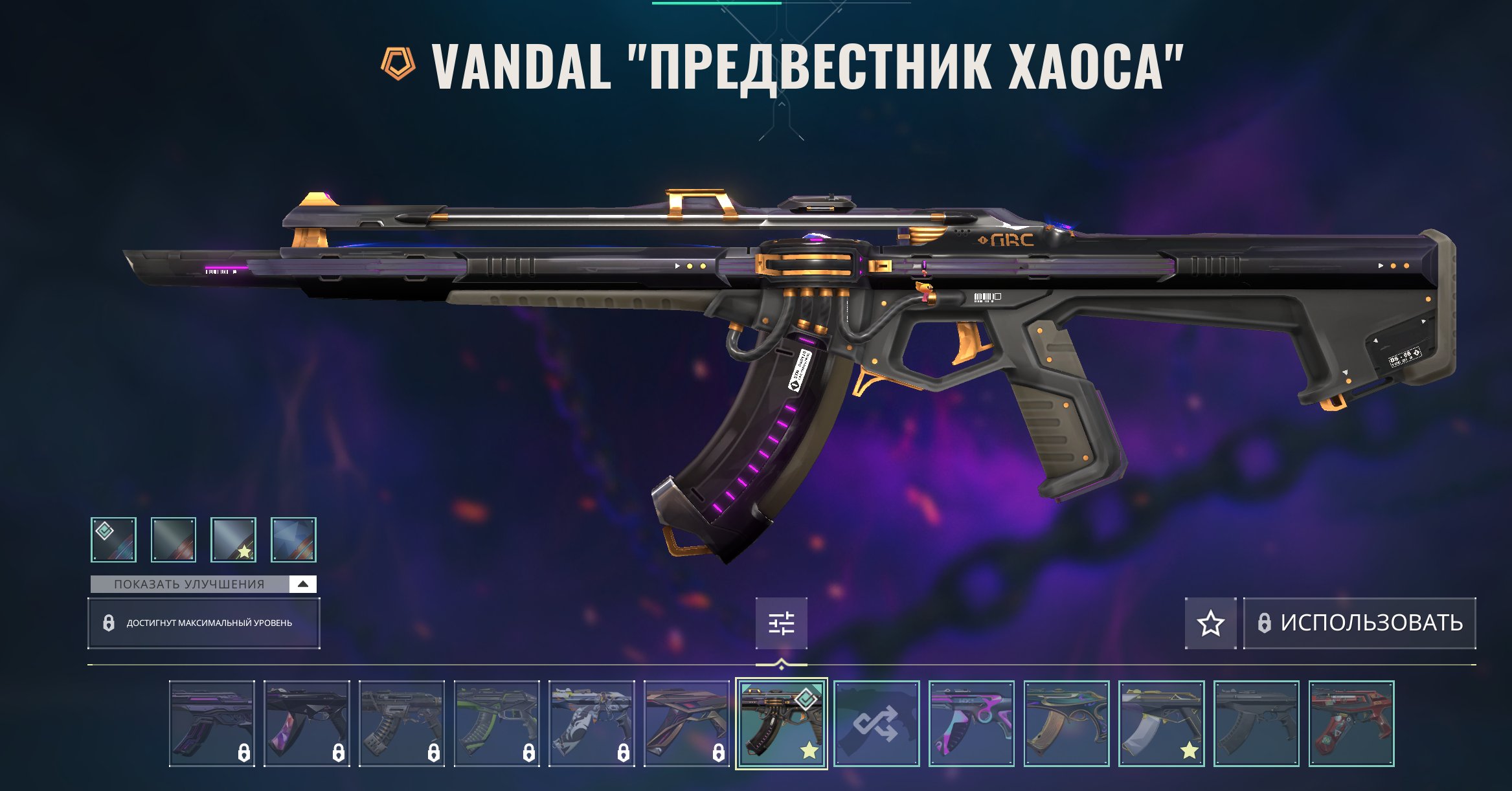The height and width of the screenshot is (791, 1512).
Task: Select the locked Vandal with purple crystal magazine
Action: (307, 723)
